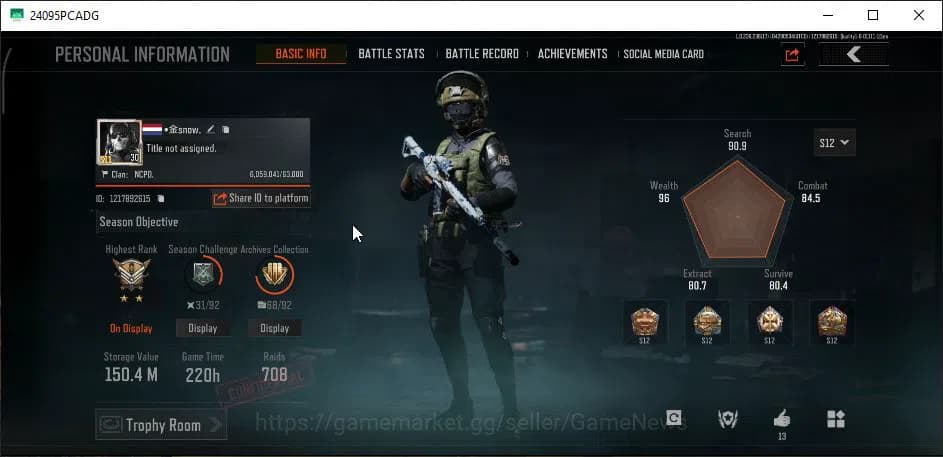Go back using the arrow button

tap(853, 55)
